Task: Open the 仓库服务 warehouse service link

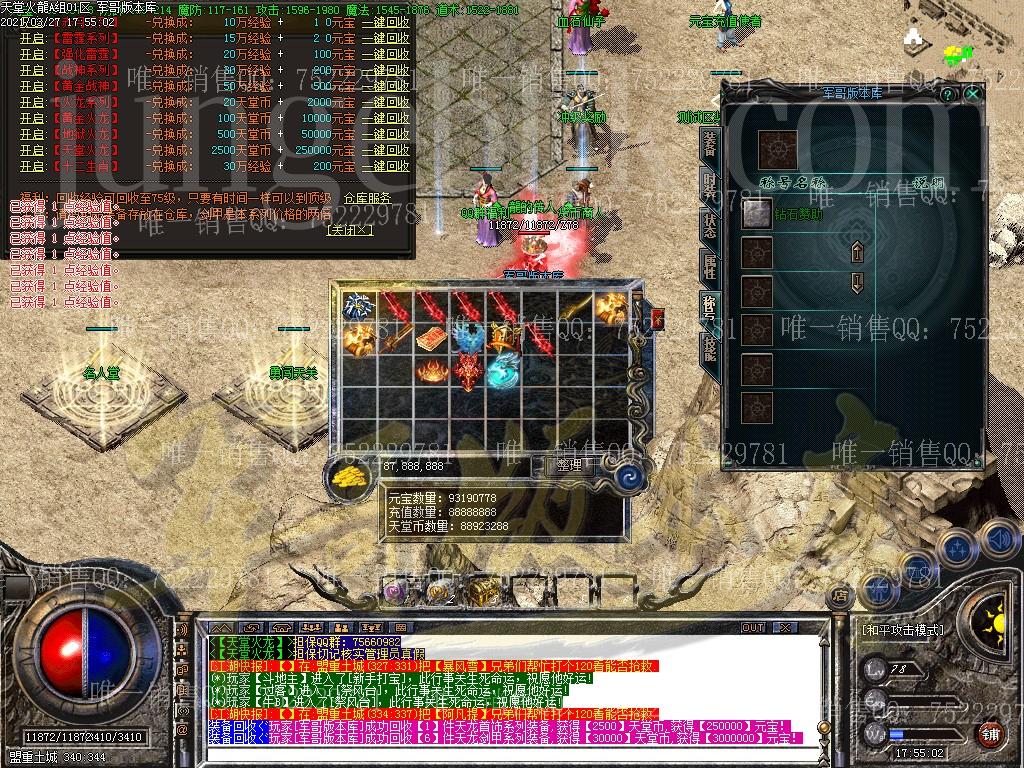Action: [367, 198]
